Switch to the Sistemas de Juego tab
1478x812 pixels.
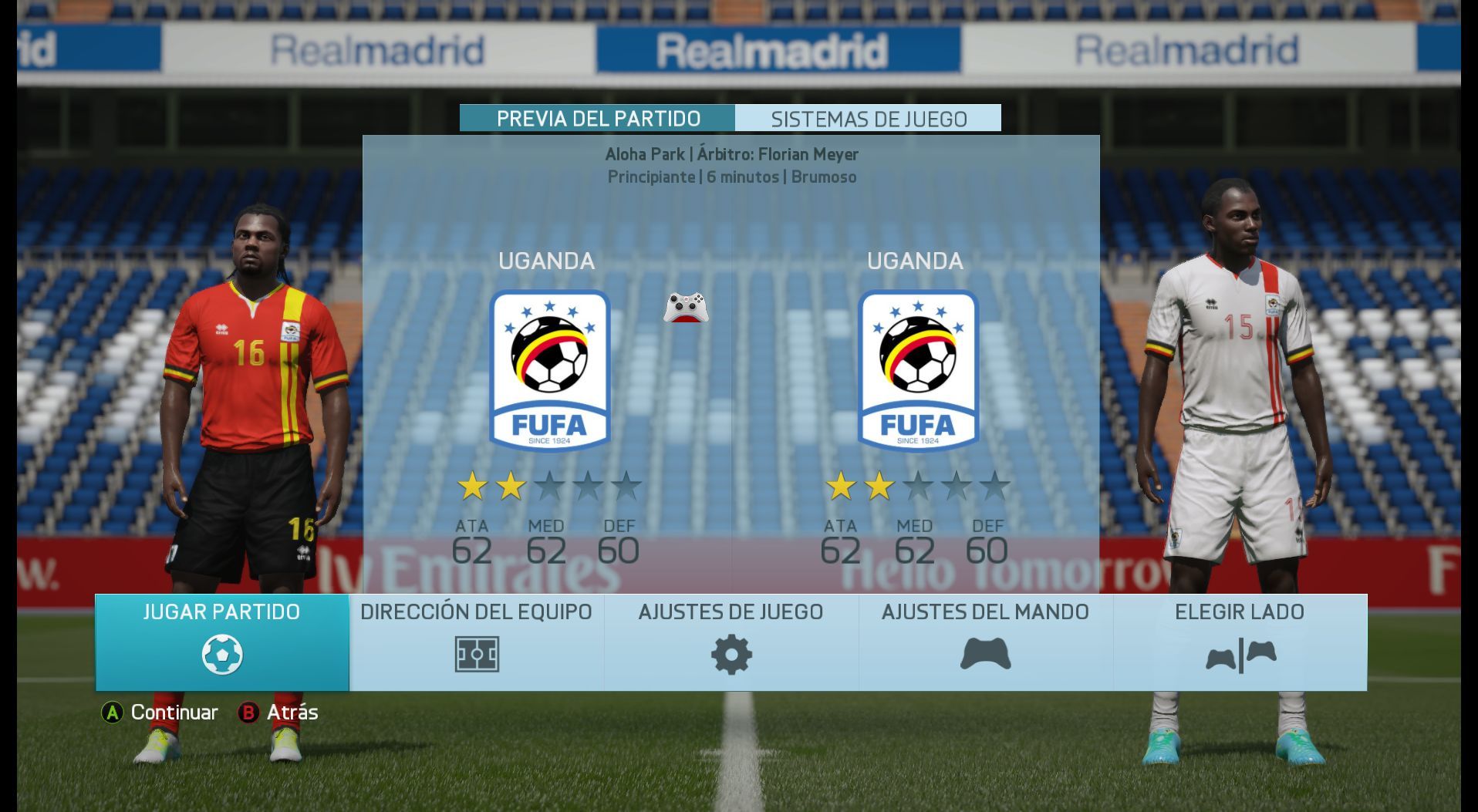click(x=869, y=119)
